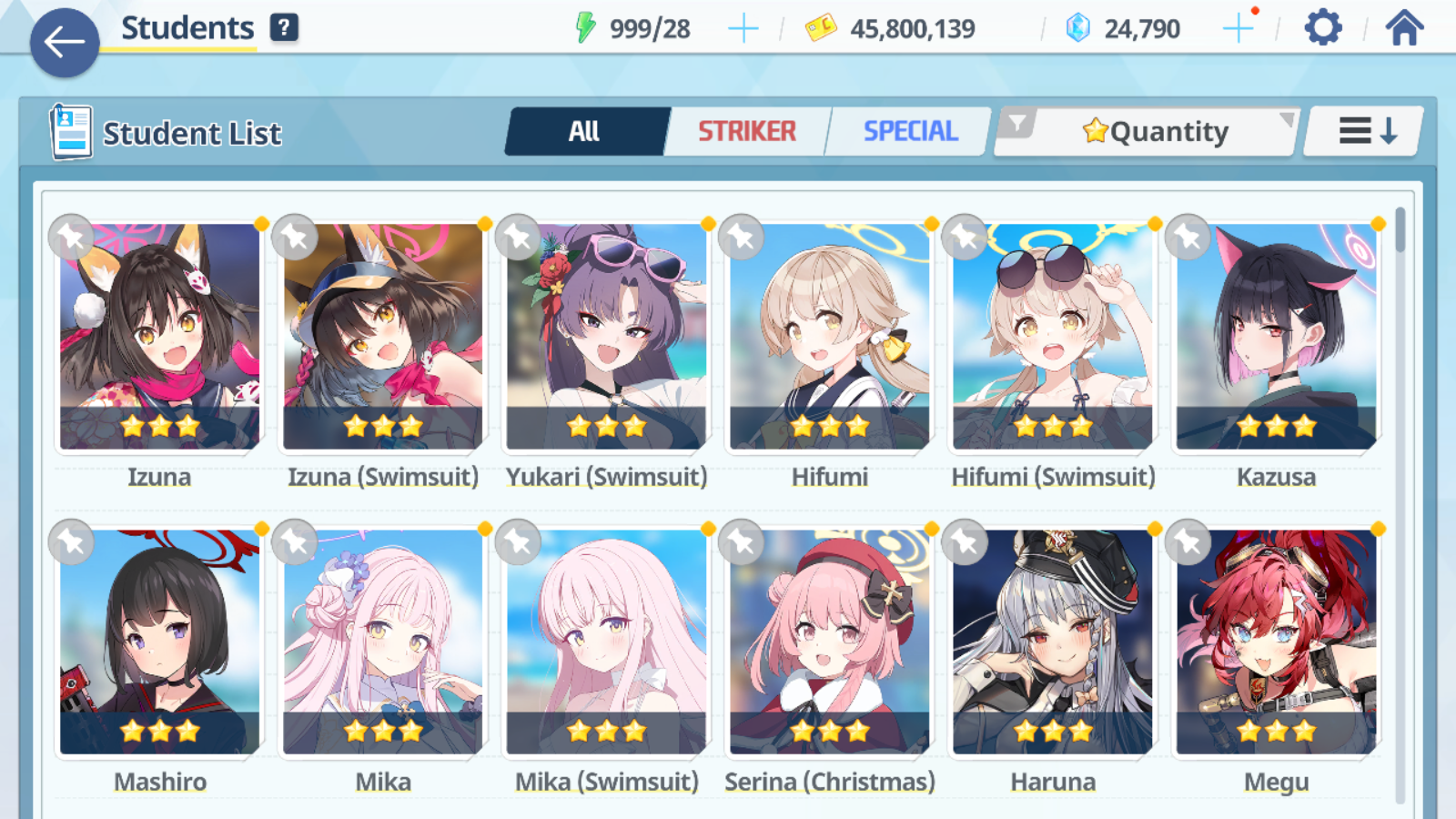Screen dimensions: 1456x819
Task: Click the pyroxene gem icon
Action: point(1077,27)
